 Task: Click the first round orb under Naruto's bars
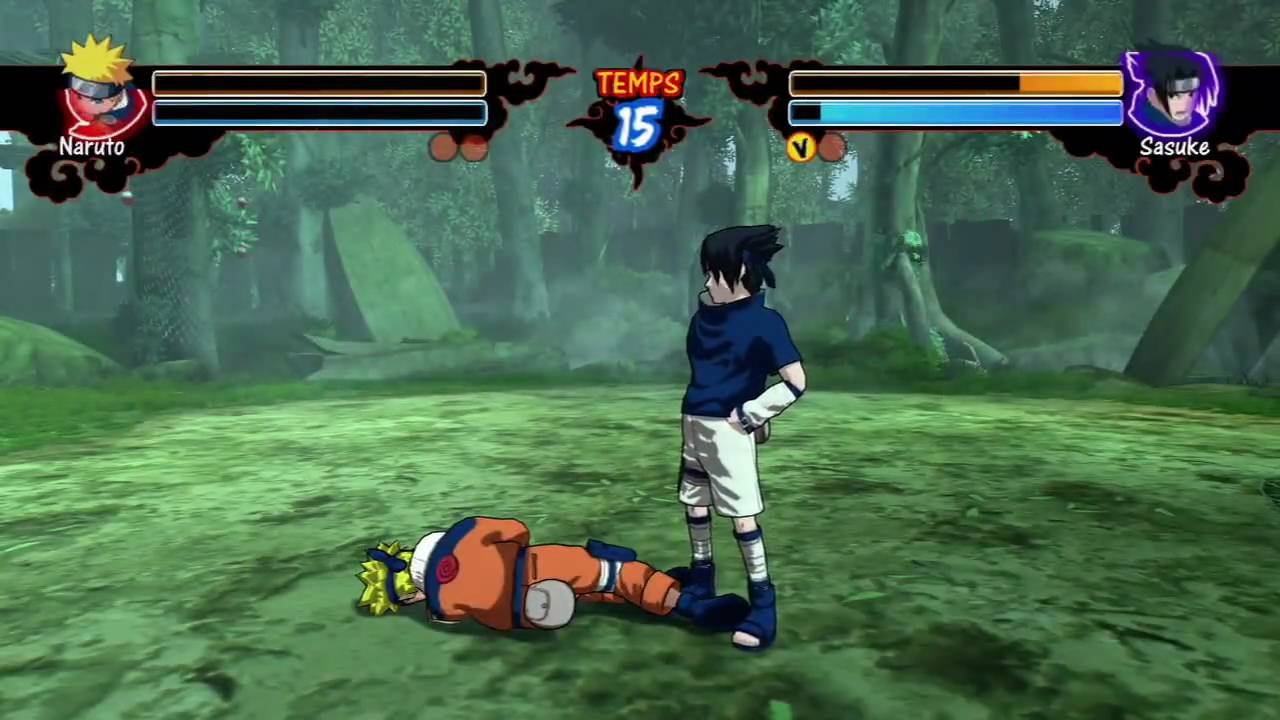[x=443, y=149]
